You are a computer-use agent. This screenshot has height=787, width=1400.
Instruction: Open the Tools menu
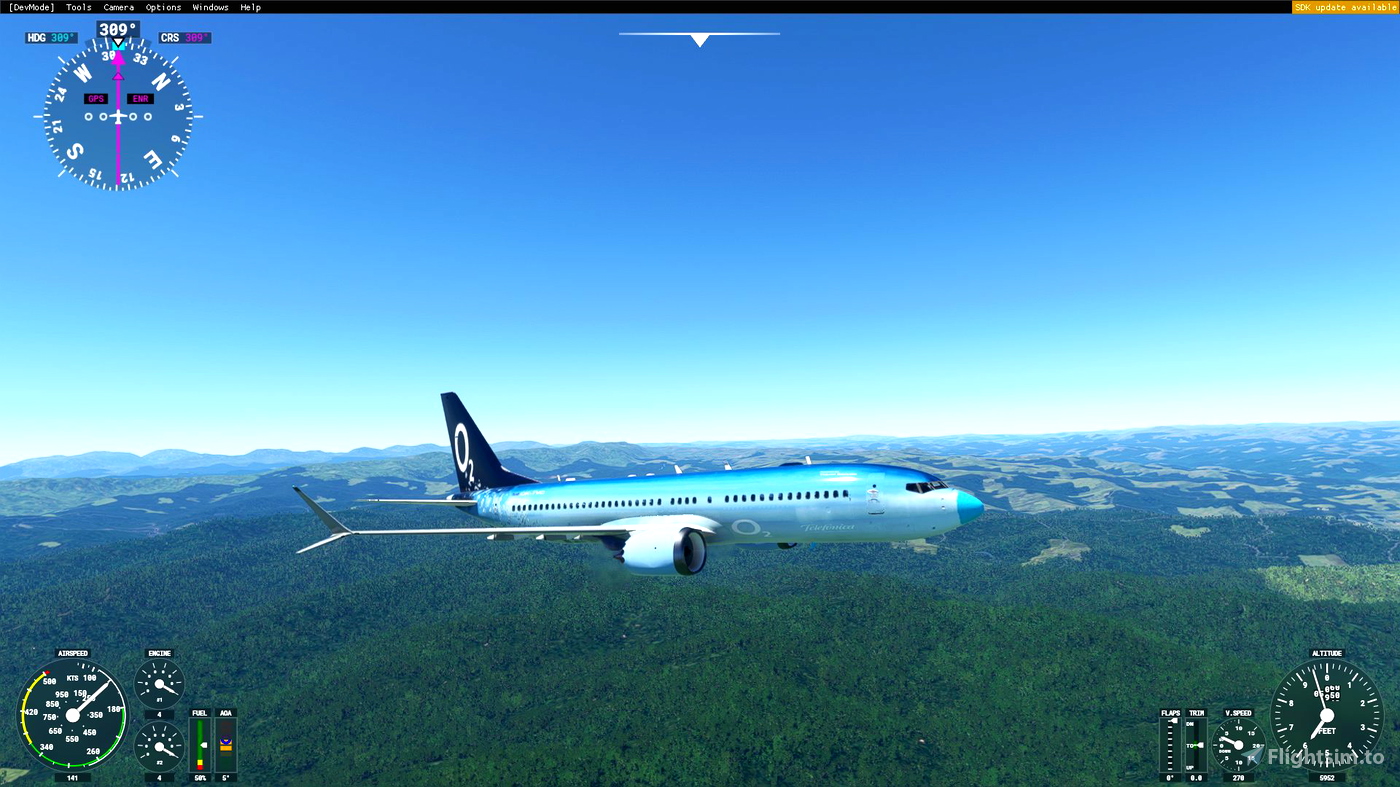point(77,6)
